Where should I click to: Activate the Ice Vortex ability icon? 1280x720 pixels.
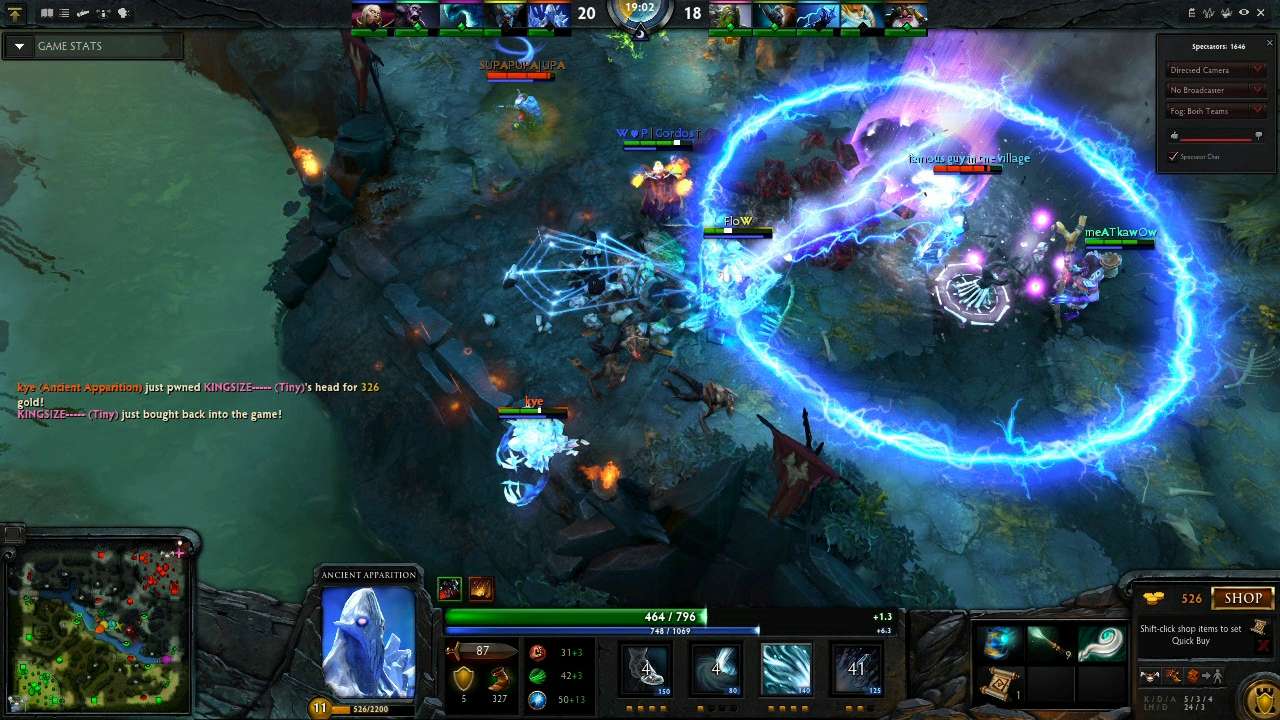tap(717, 668)
